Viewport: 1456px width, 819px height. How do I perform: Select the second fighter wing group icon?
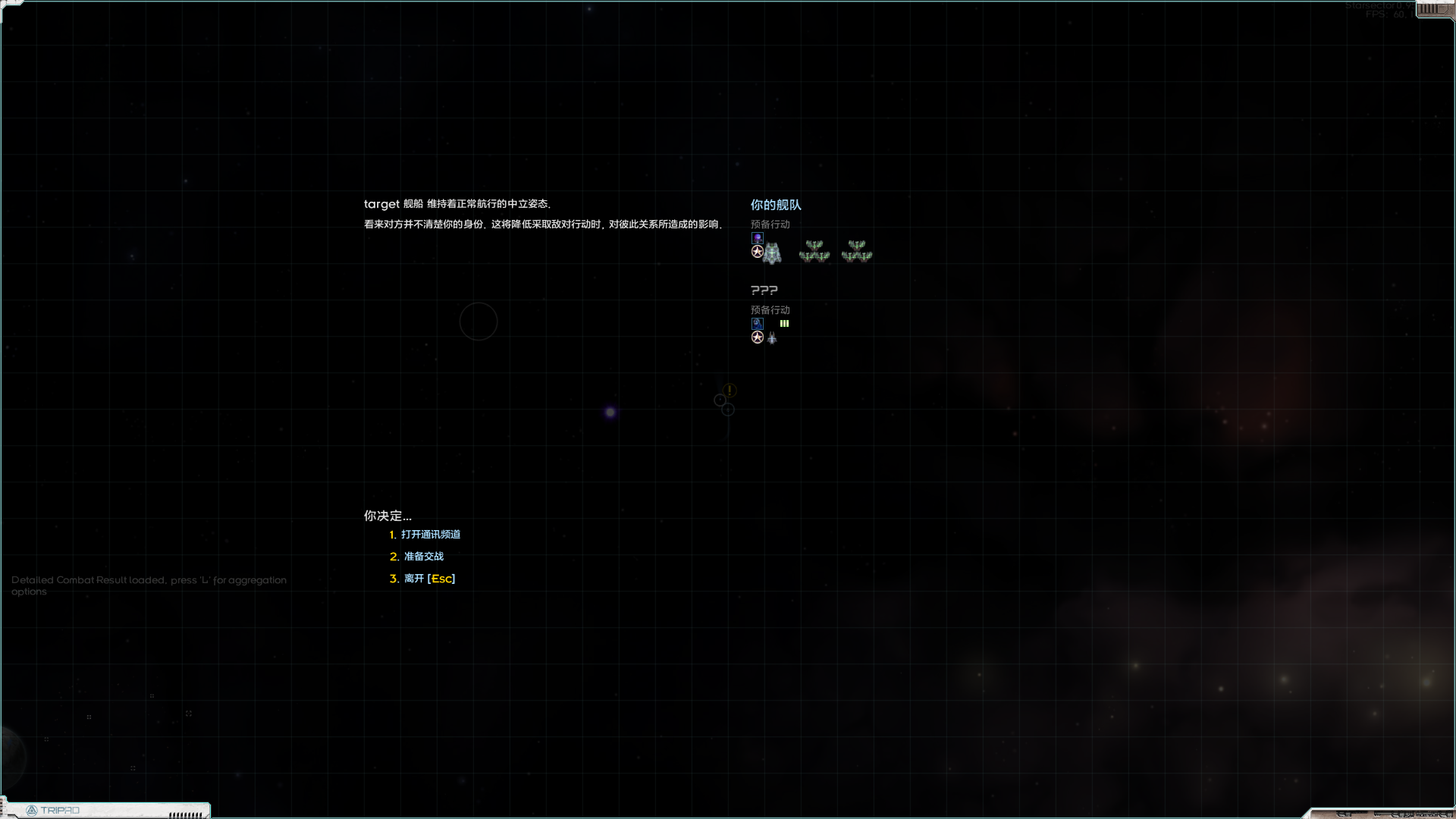856,251
